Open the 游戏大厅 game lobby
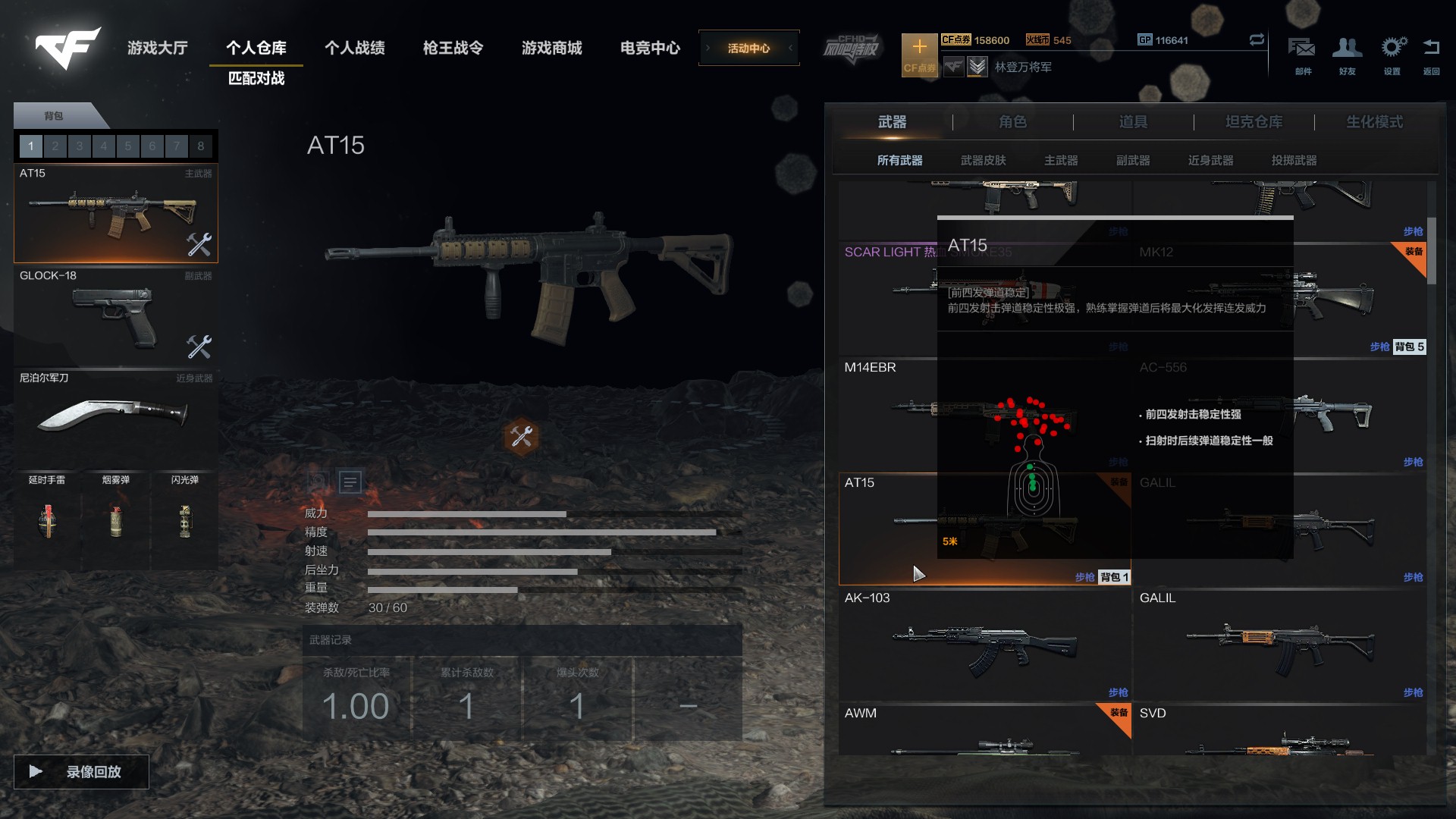 157,48
